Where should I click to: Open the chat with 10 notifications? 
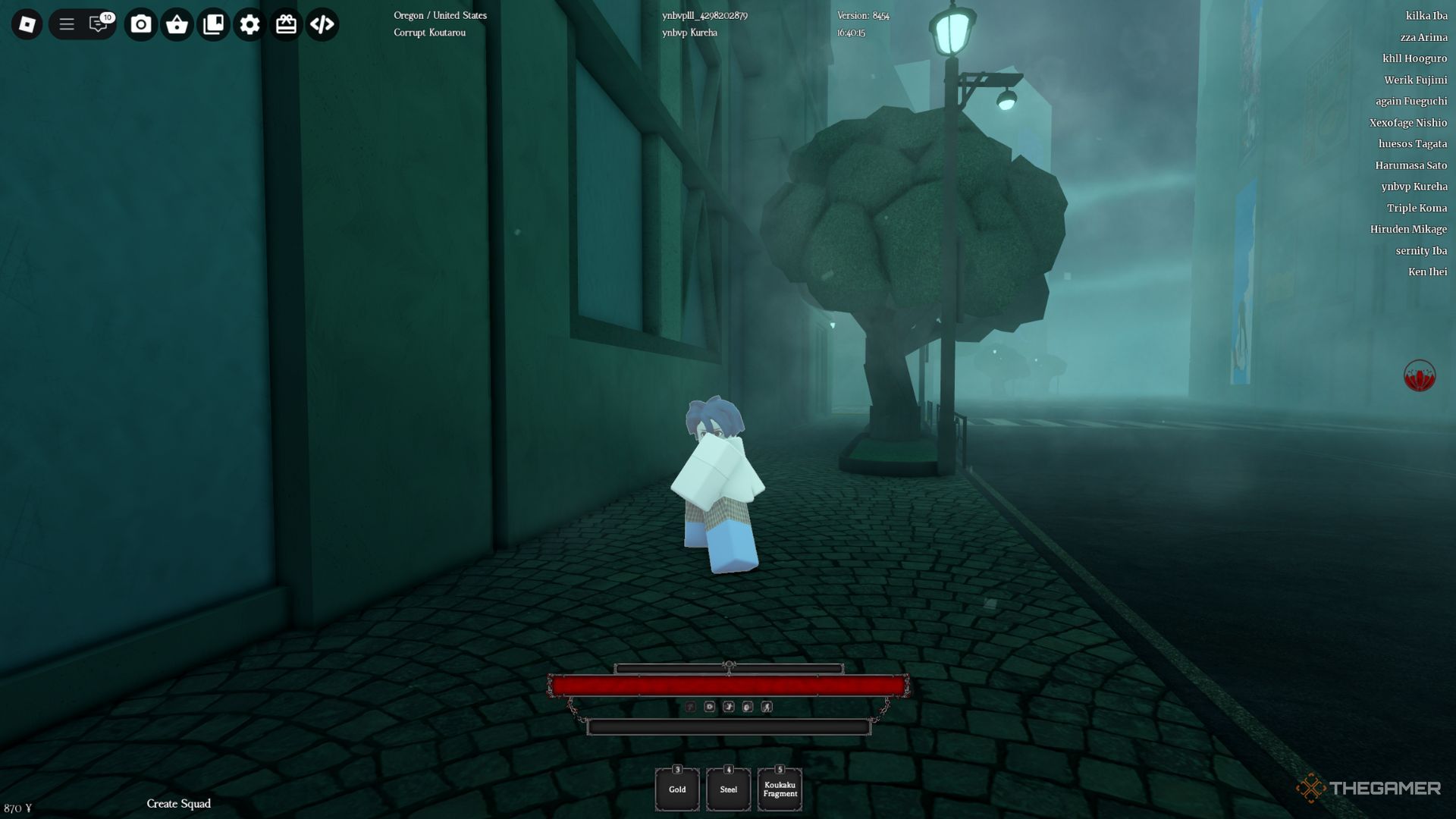coord(99,24)
